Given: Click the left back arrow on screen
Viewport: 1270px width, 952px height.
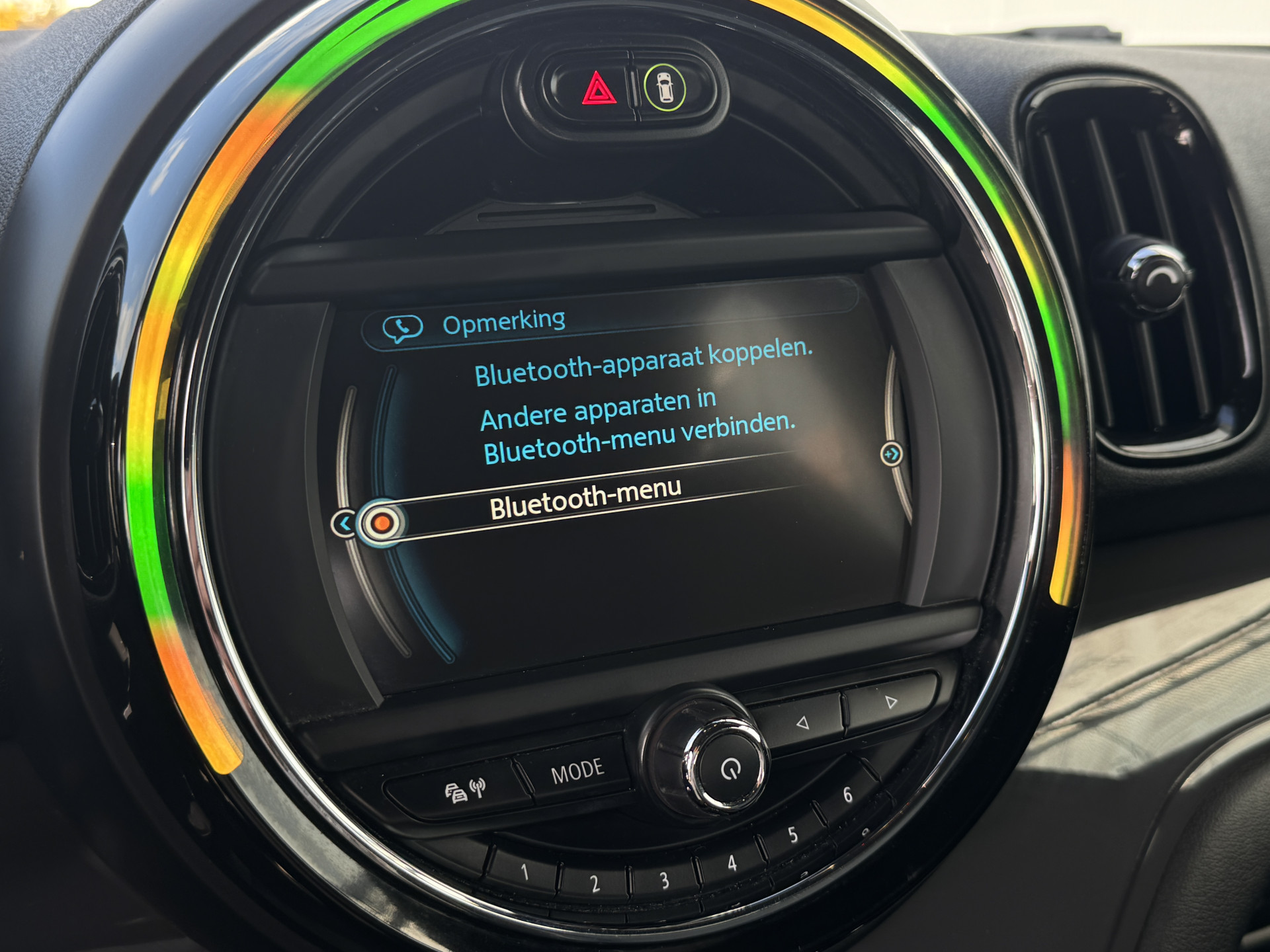Looking at the screenshot, I should pyautogui.click(x=343, y=524).
